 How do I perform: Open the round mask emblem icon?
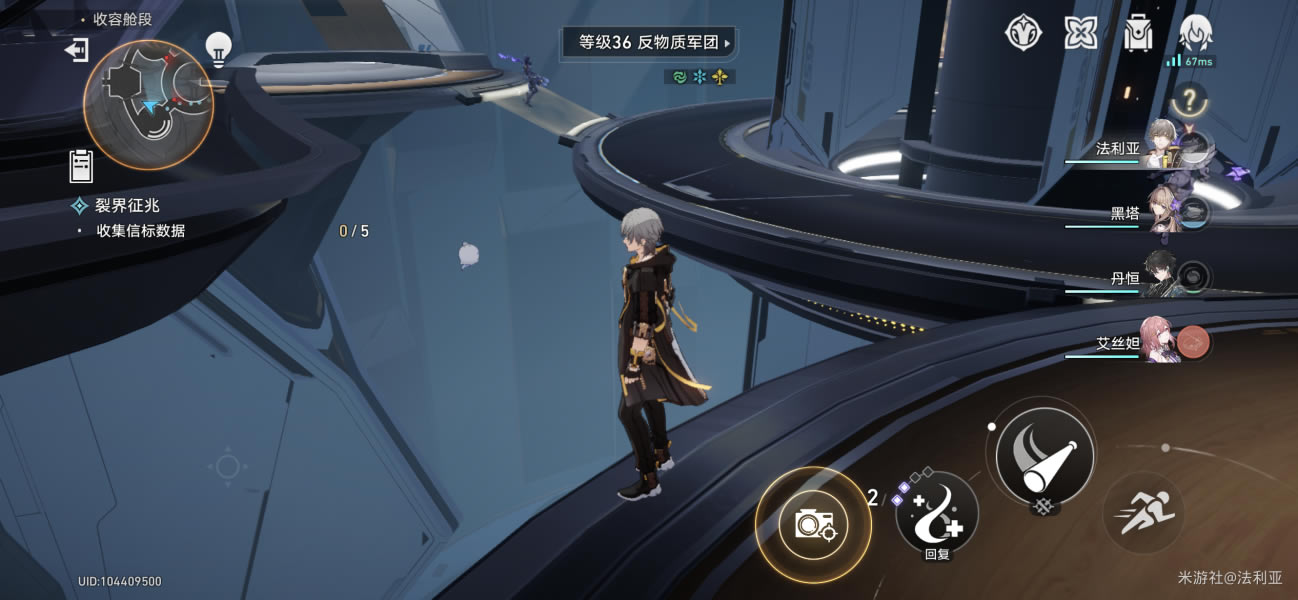(1023, 33)
